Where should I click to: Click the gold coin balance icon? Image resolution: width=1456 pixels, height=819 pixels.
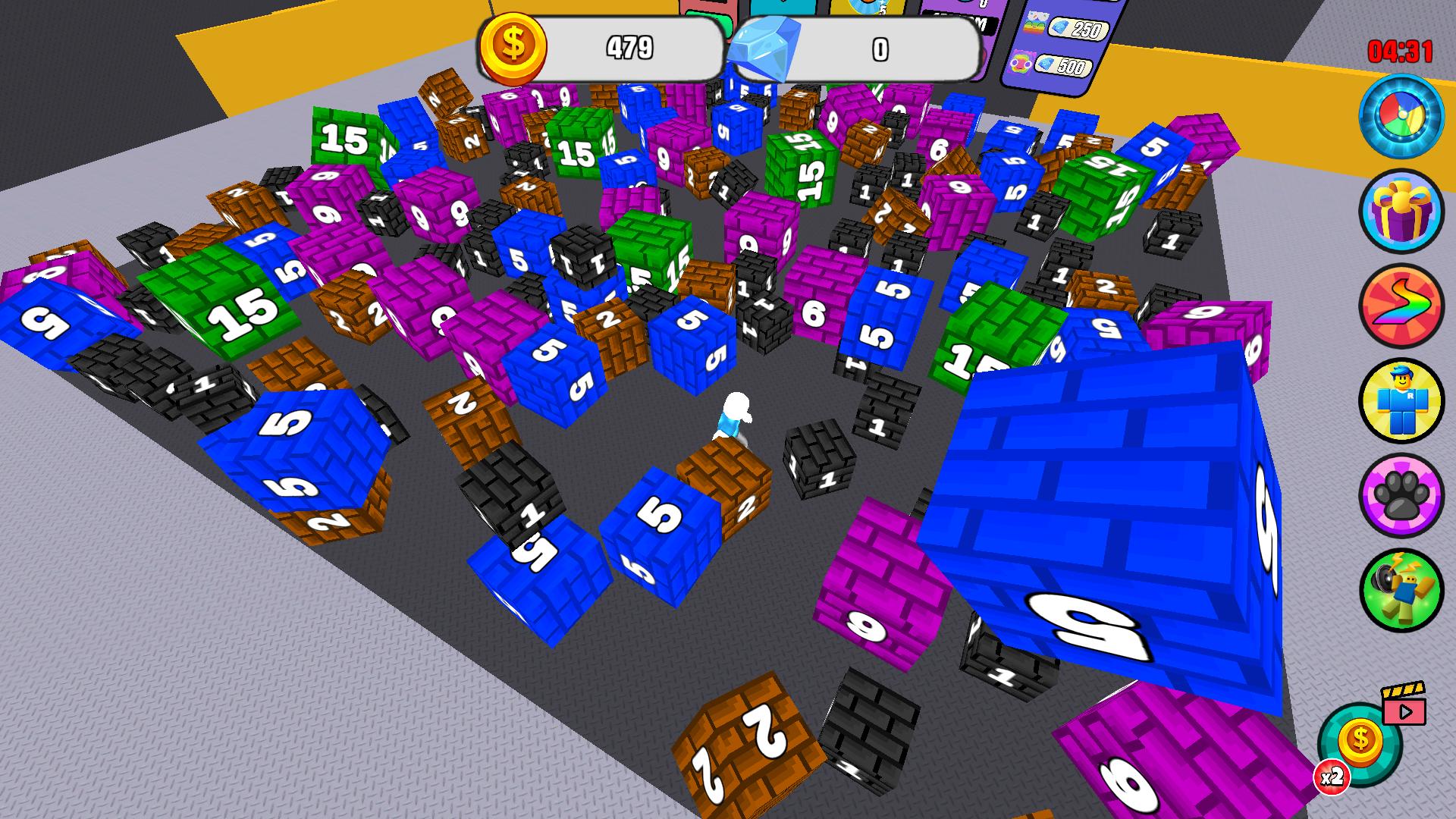click(513, 47)
